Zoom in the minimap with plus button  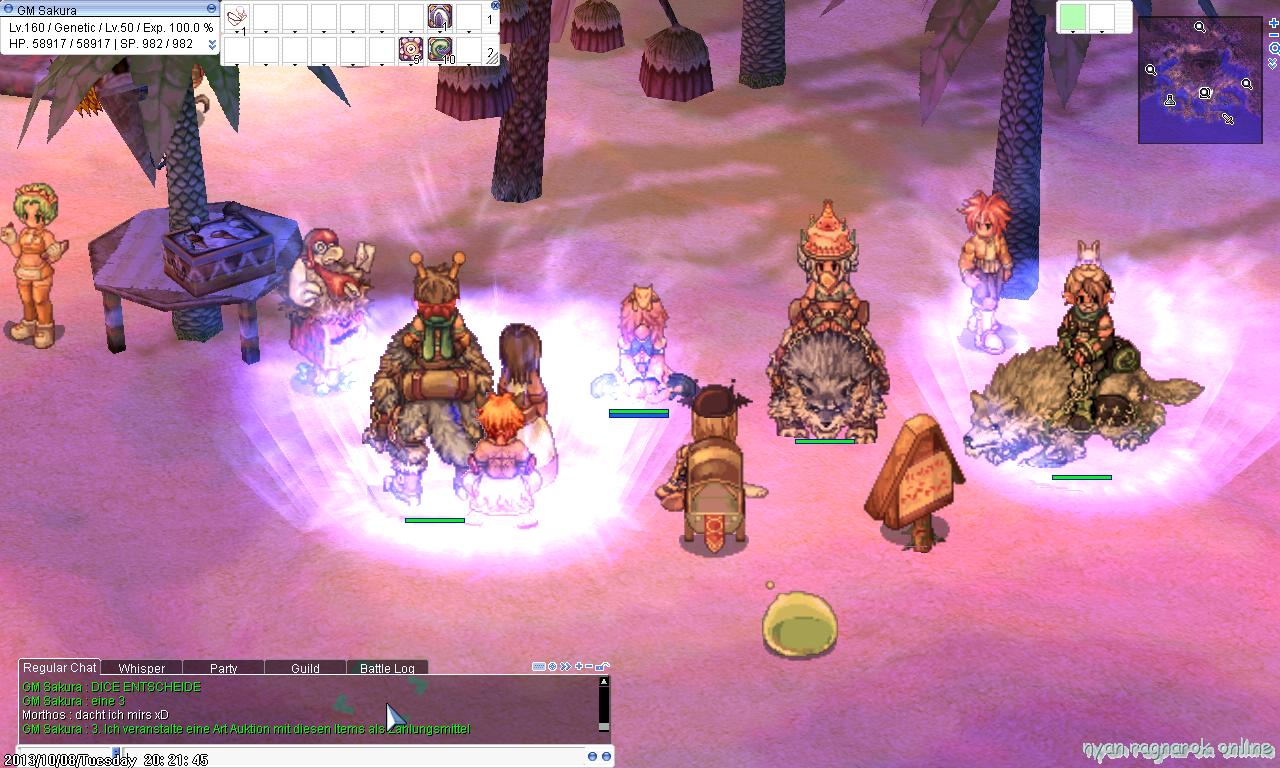click(1273, 23)
